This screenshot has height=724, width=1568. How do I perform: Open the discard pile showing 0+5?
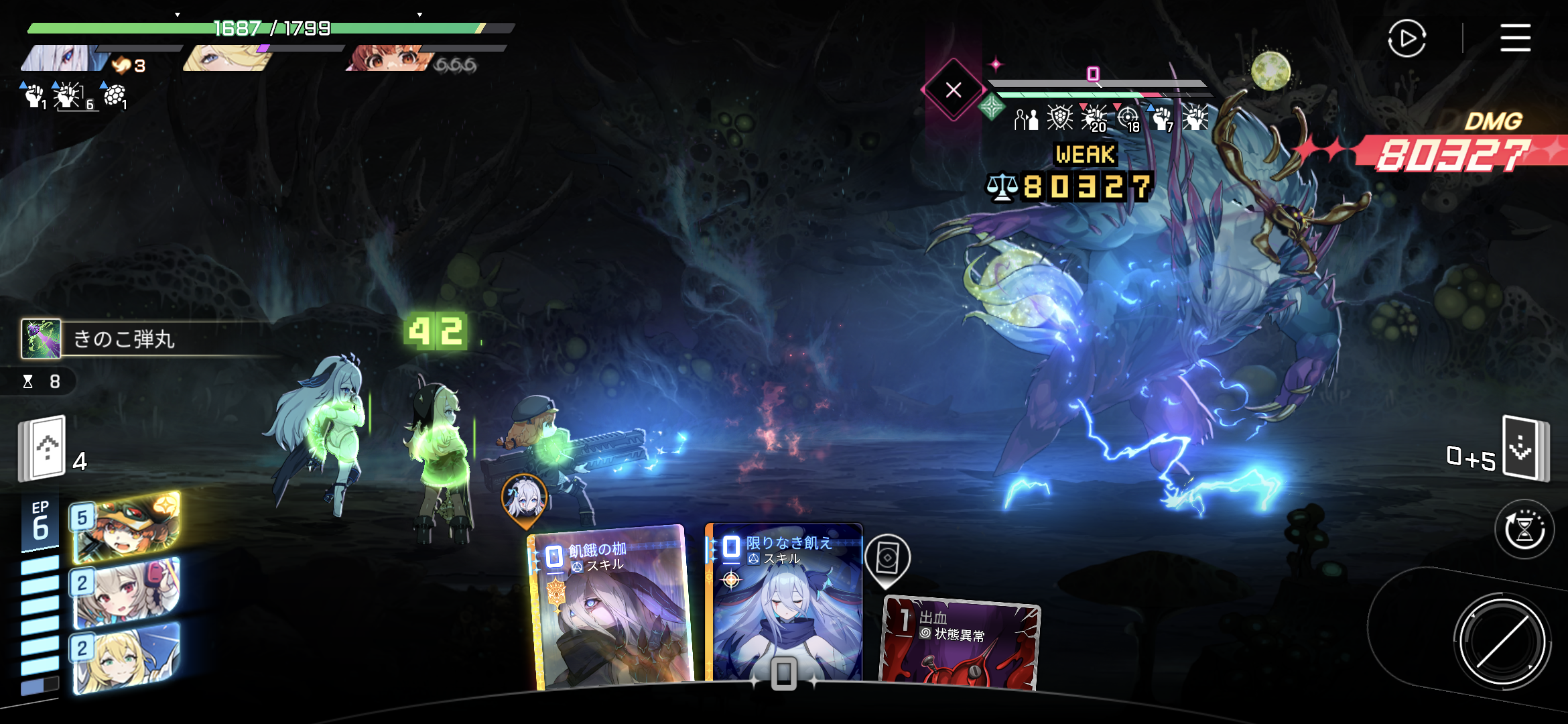tap(1524, 448)
